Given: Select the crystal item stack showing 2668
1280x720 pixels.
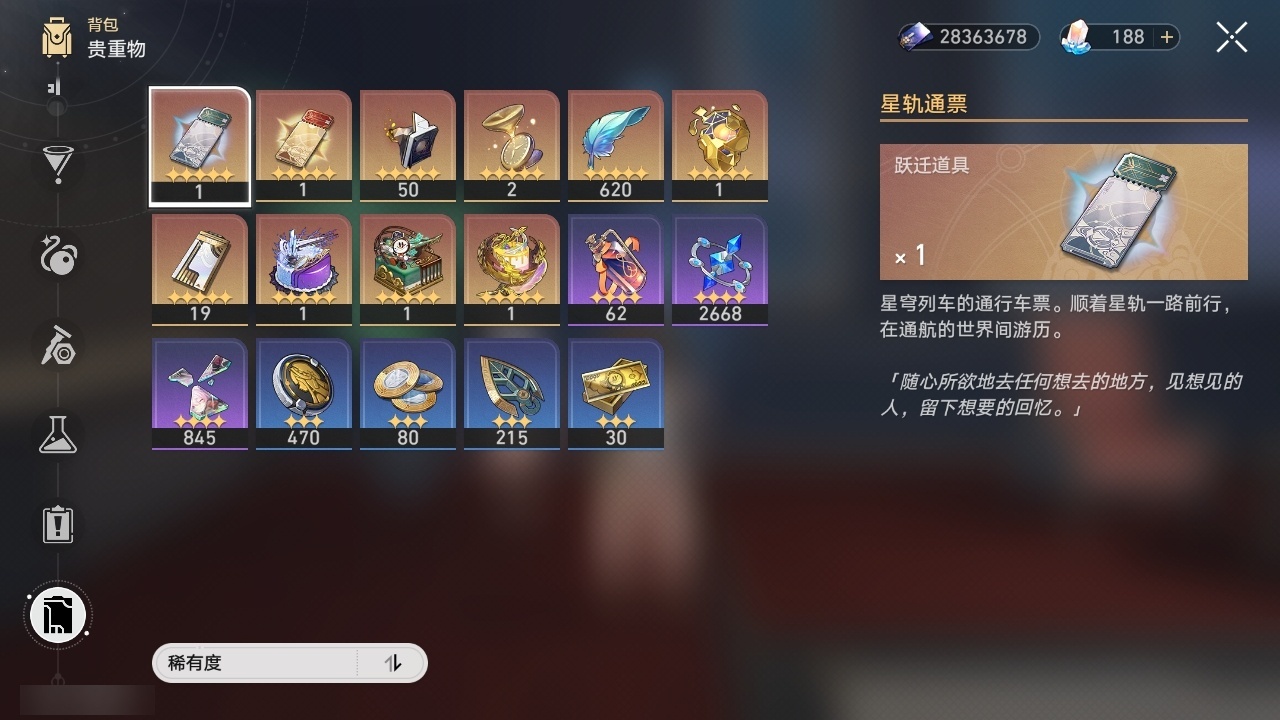Looking at the screenshot, I should pos(719,262).
